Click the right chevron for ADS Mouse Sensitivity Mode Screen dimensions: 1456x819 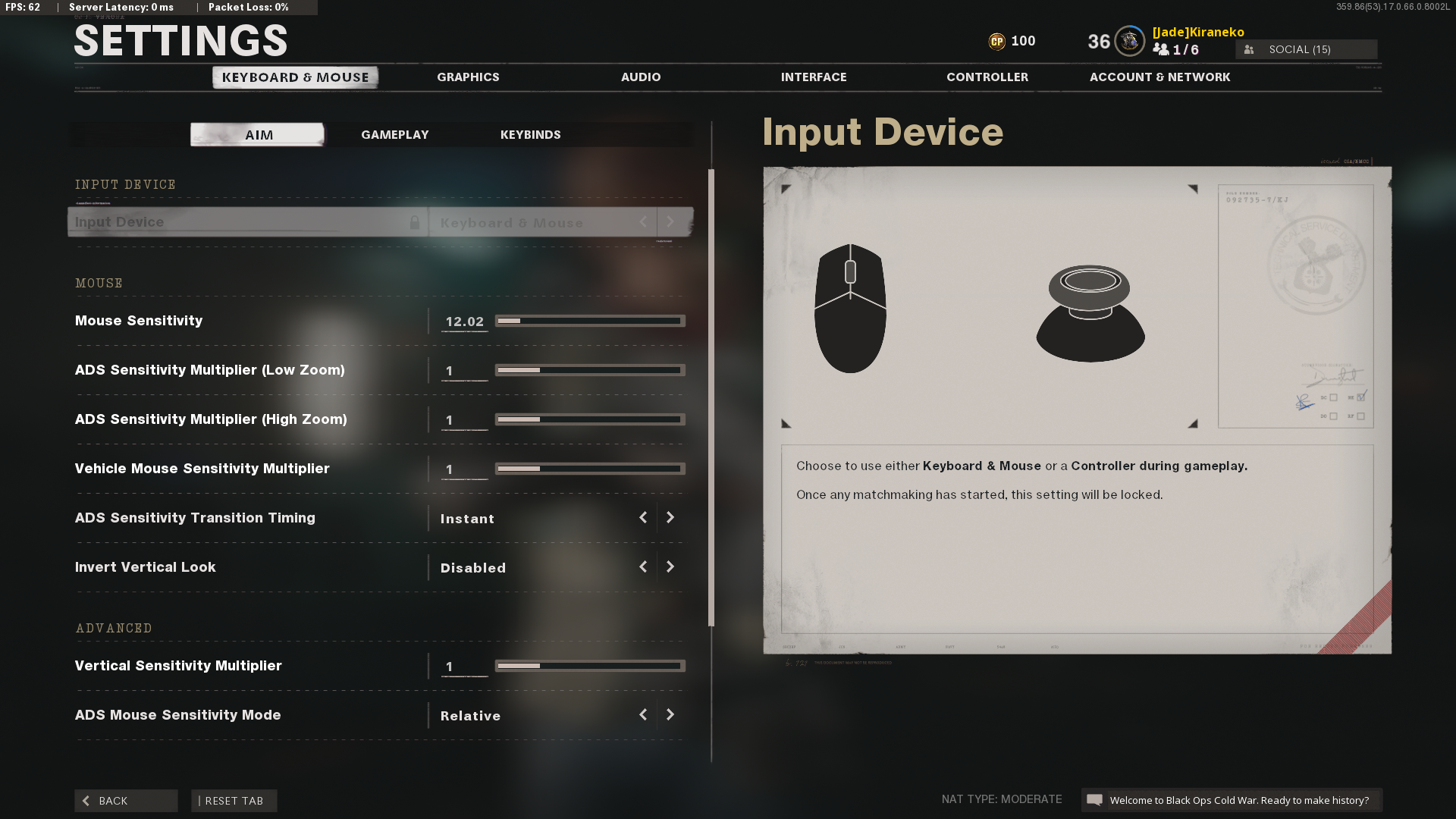(x=670, y=714)
